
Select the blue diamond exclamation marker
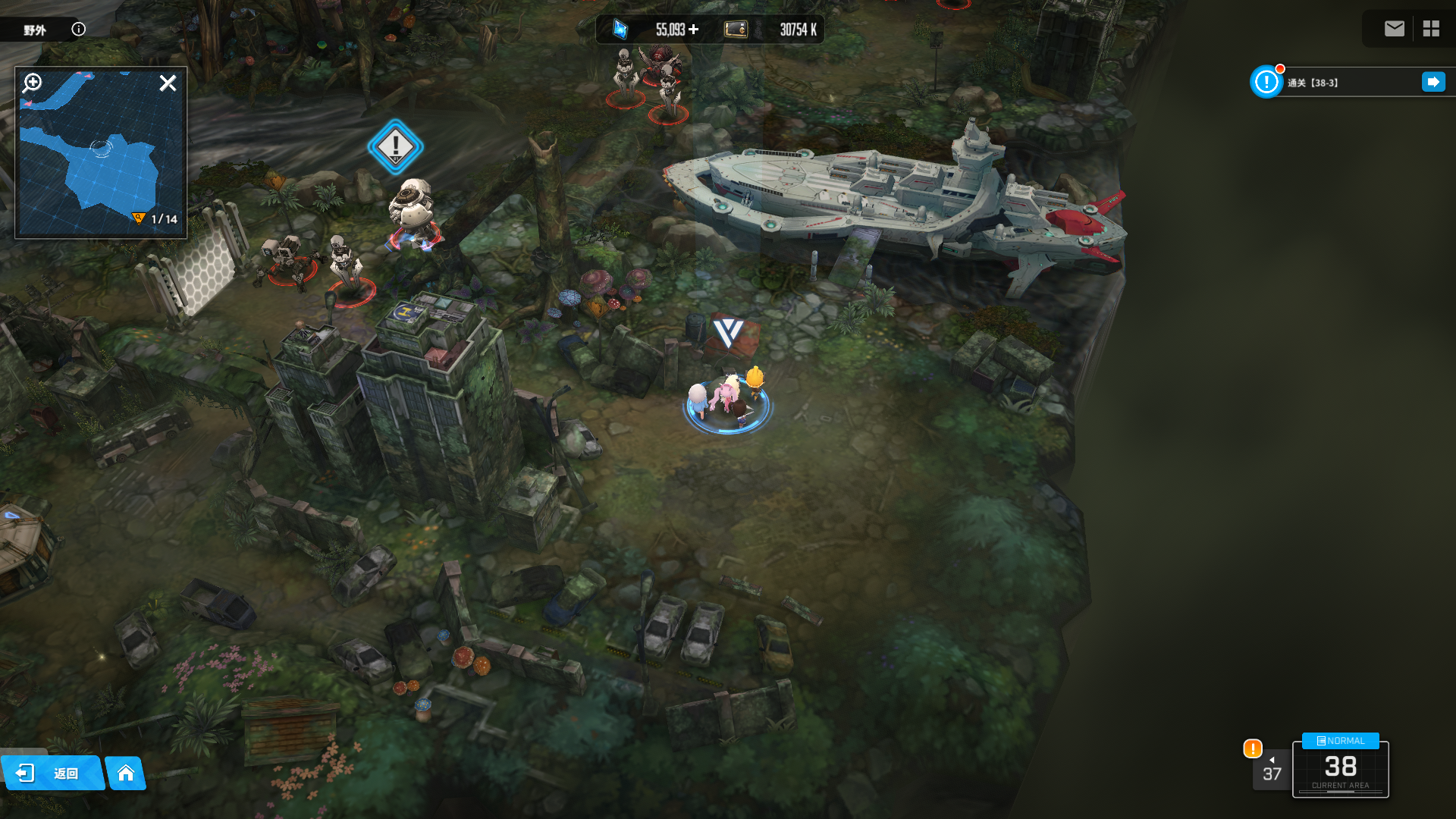395,146
